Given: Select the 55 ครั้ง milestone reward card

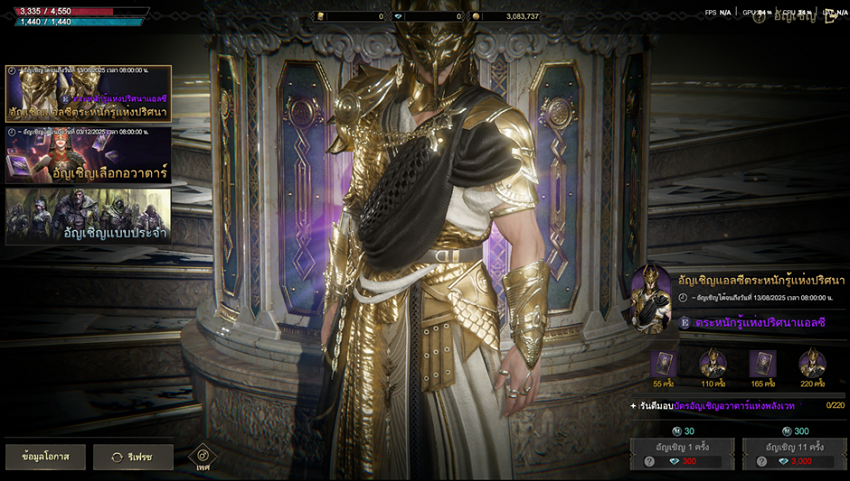Looking at the screenshot, I should click(x=664, y=364).
